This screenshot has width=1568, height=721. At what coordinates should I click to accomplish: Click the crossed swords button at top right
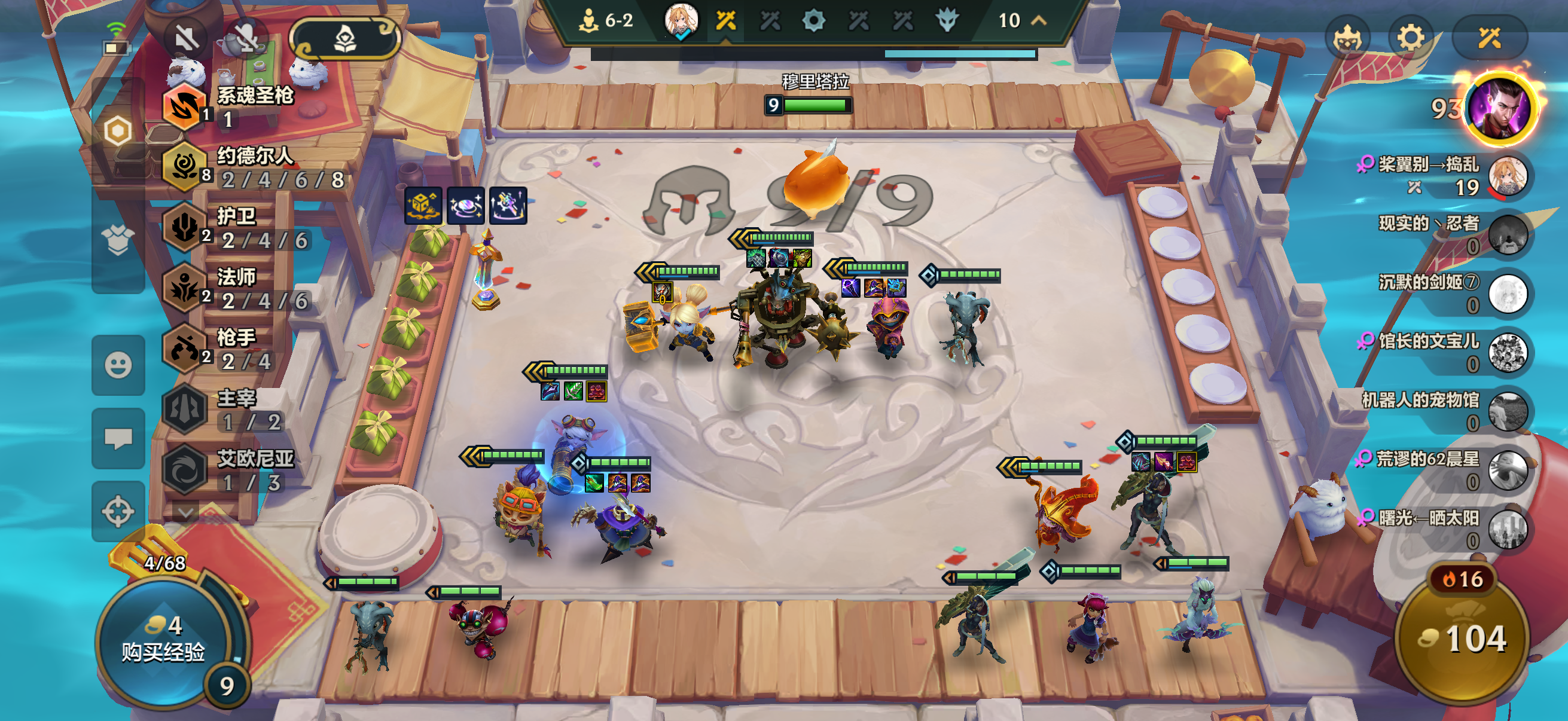tap(1489, 39)
